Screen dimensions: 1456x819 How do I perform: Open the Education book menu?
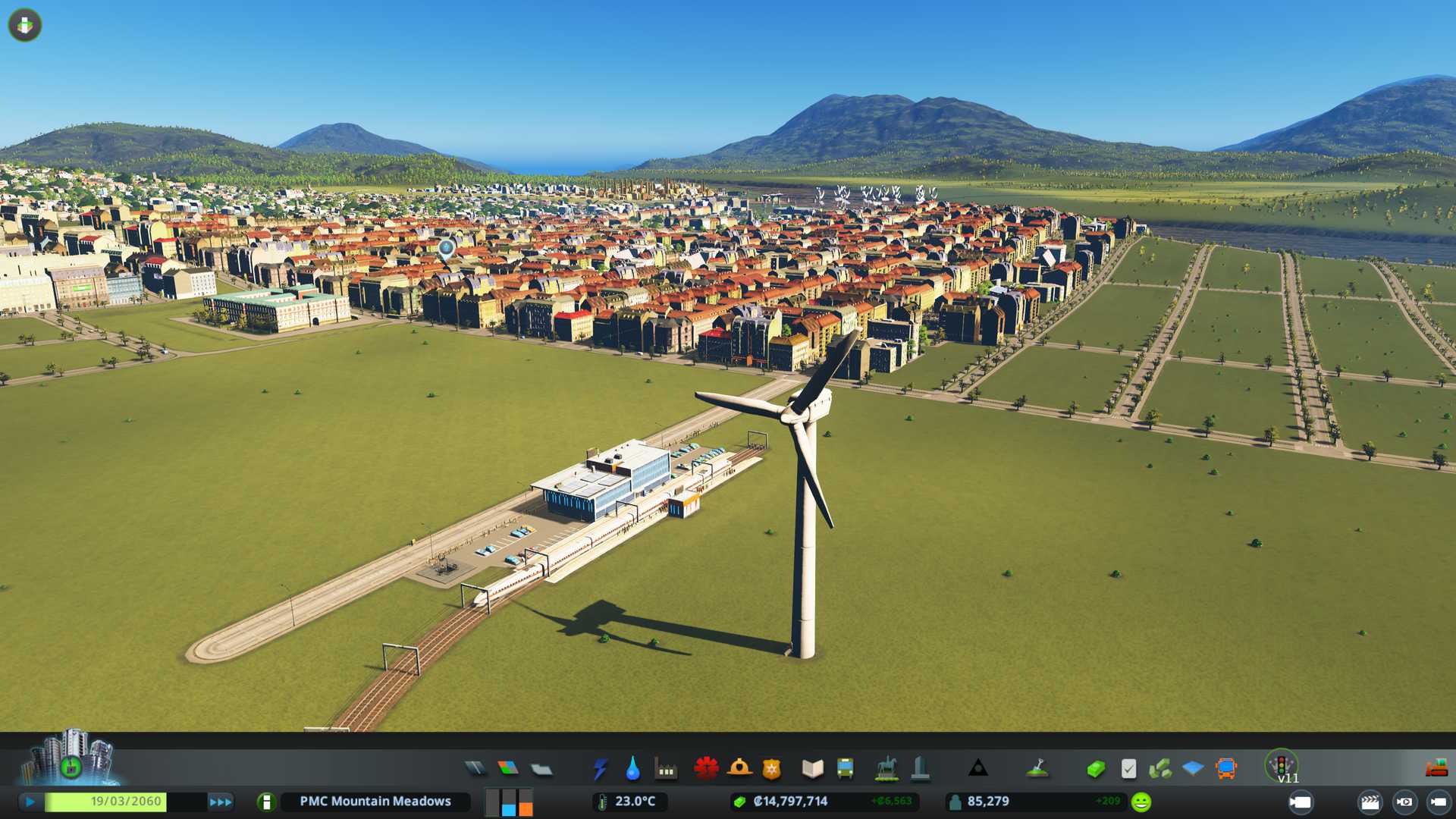[x=812, y=769]
